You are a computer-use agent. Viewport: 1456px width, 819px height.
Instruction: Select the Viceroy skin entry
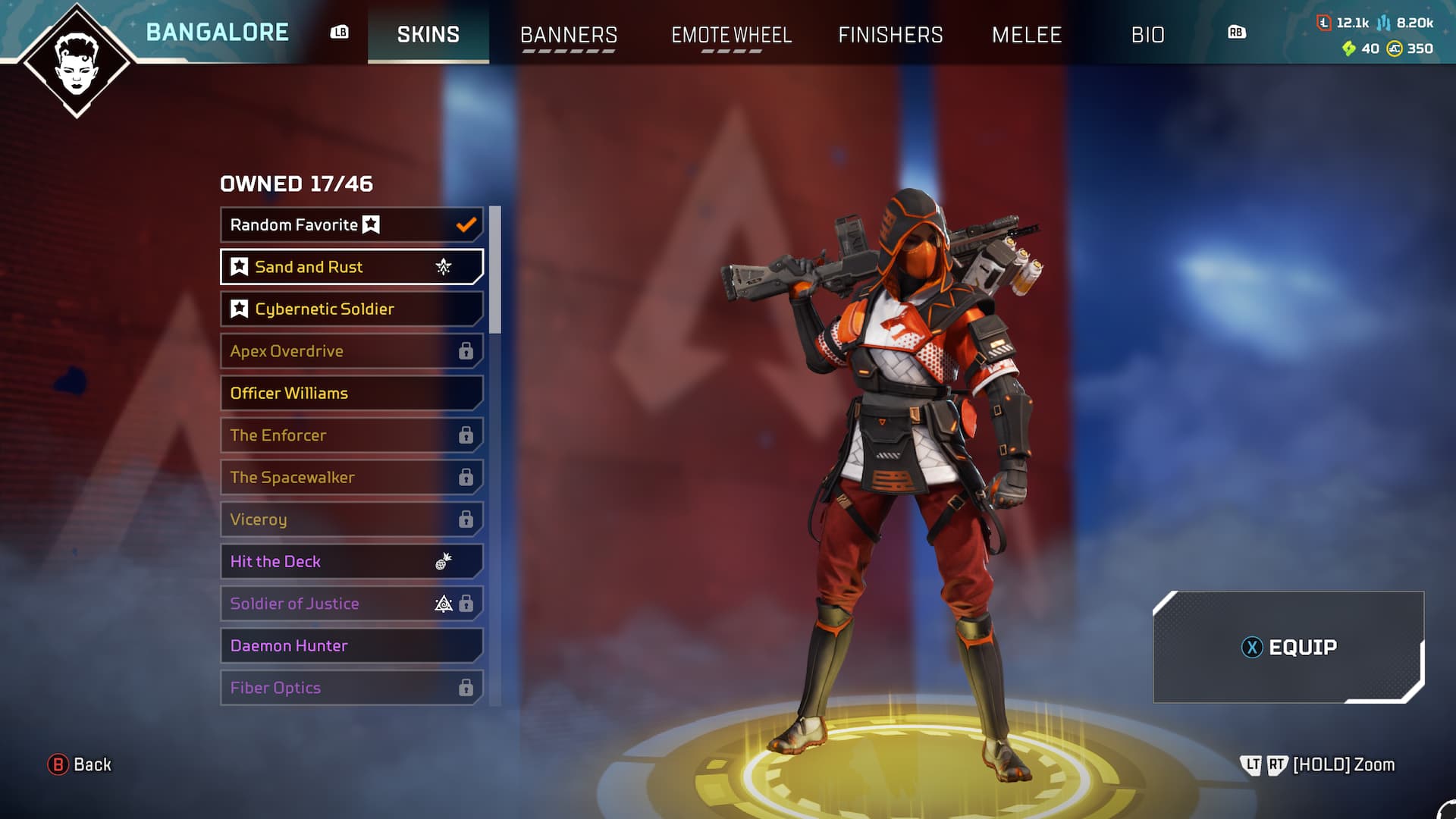coord(351,519)
